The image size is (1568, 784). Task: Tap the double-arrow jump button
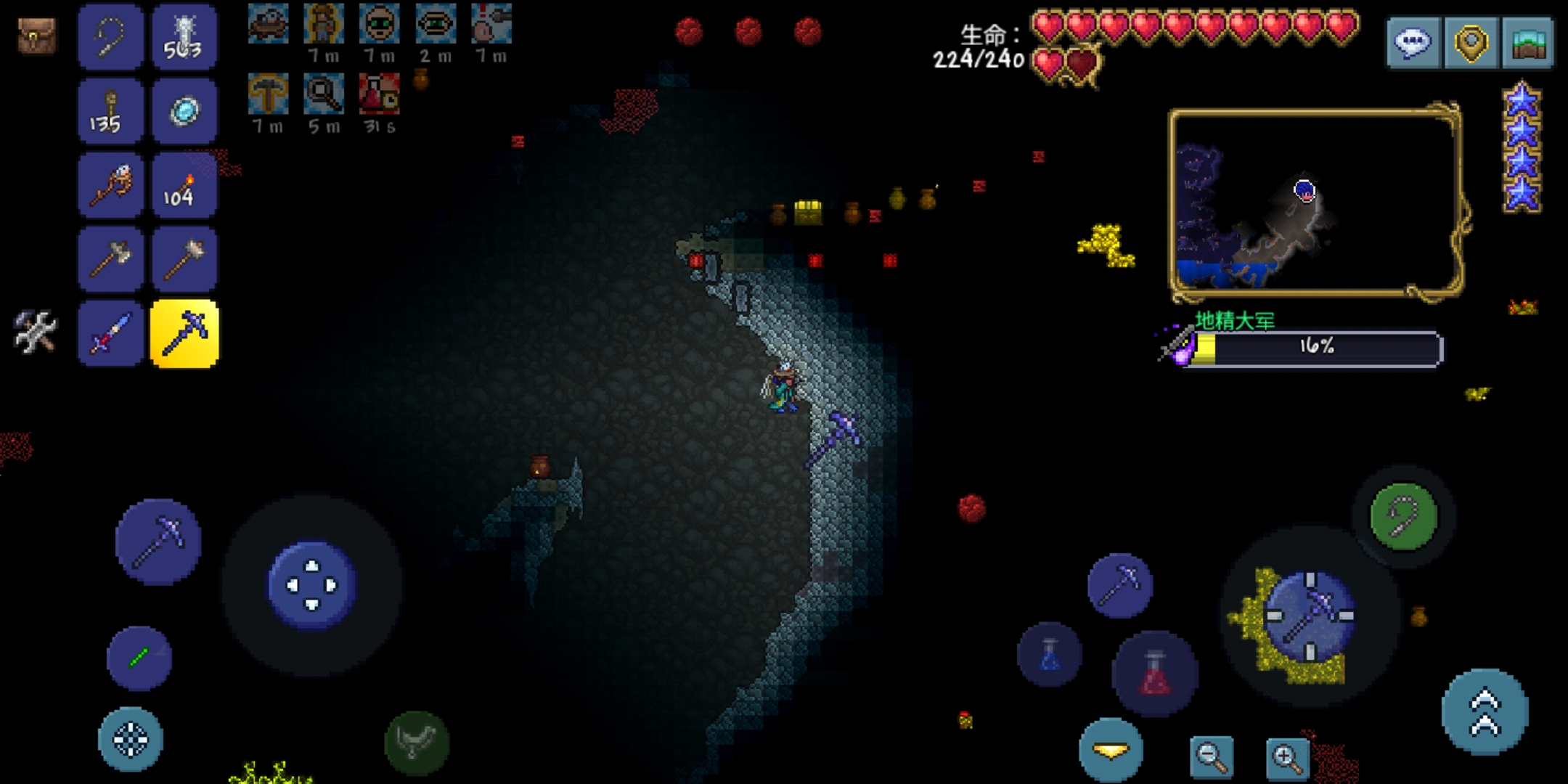coord(1484,712)
